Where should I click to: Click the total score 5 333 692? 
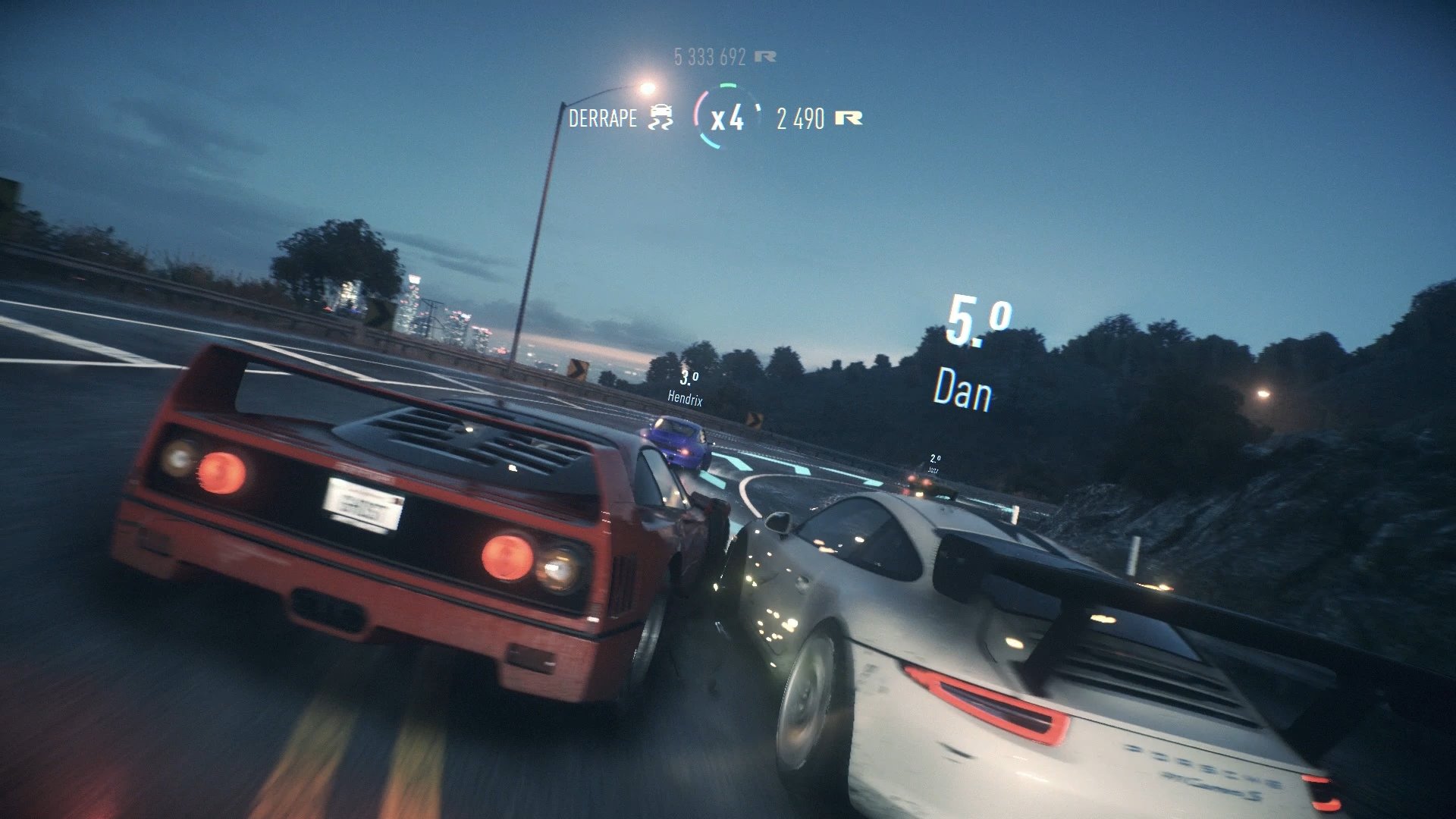click(711, 55)
